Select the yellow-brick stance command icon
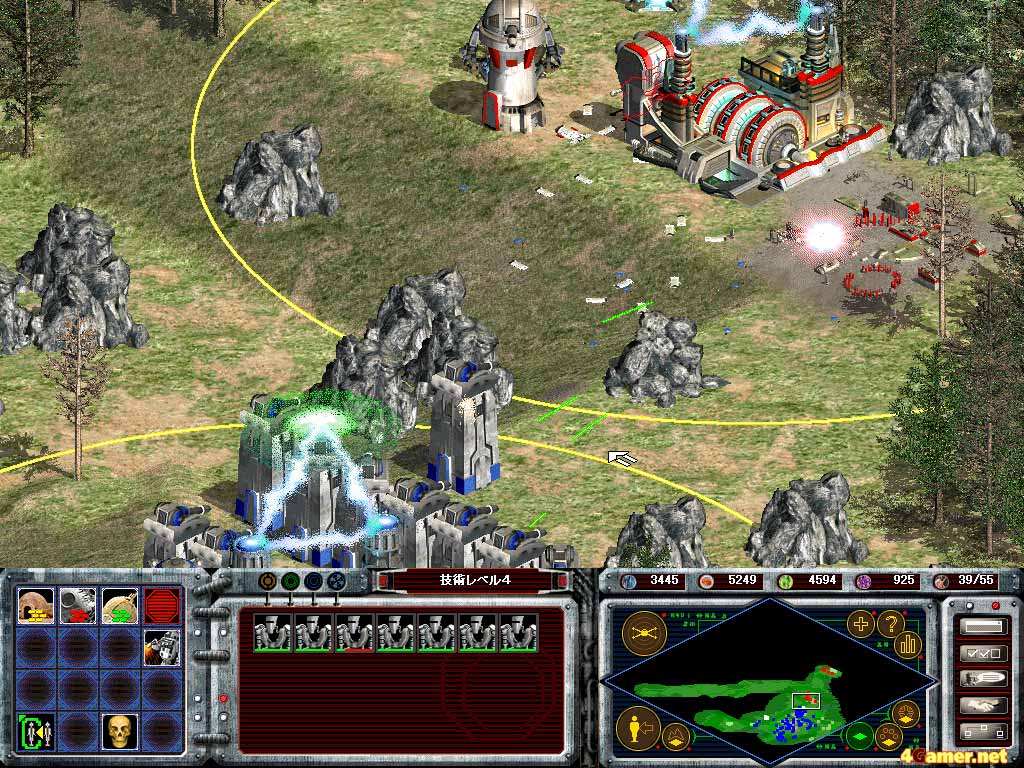The height and width of the screenshot is (768, 1024). click(37, 605)
